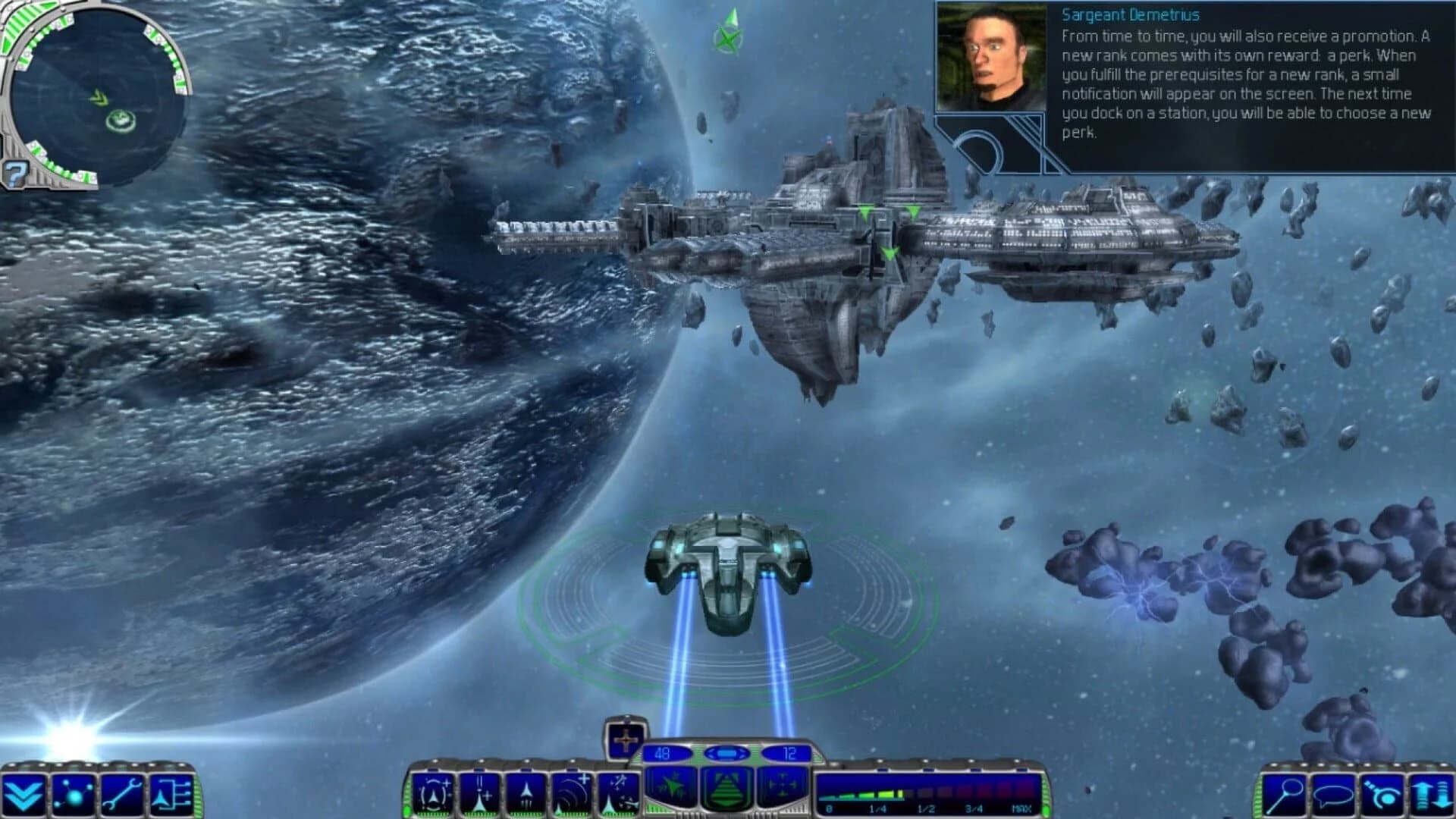Select the target scanner magnifying glass icon

click(x=1283, y=793)
